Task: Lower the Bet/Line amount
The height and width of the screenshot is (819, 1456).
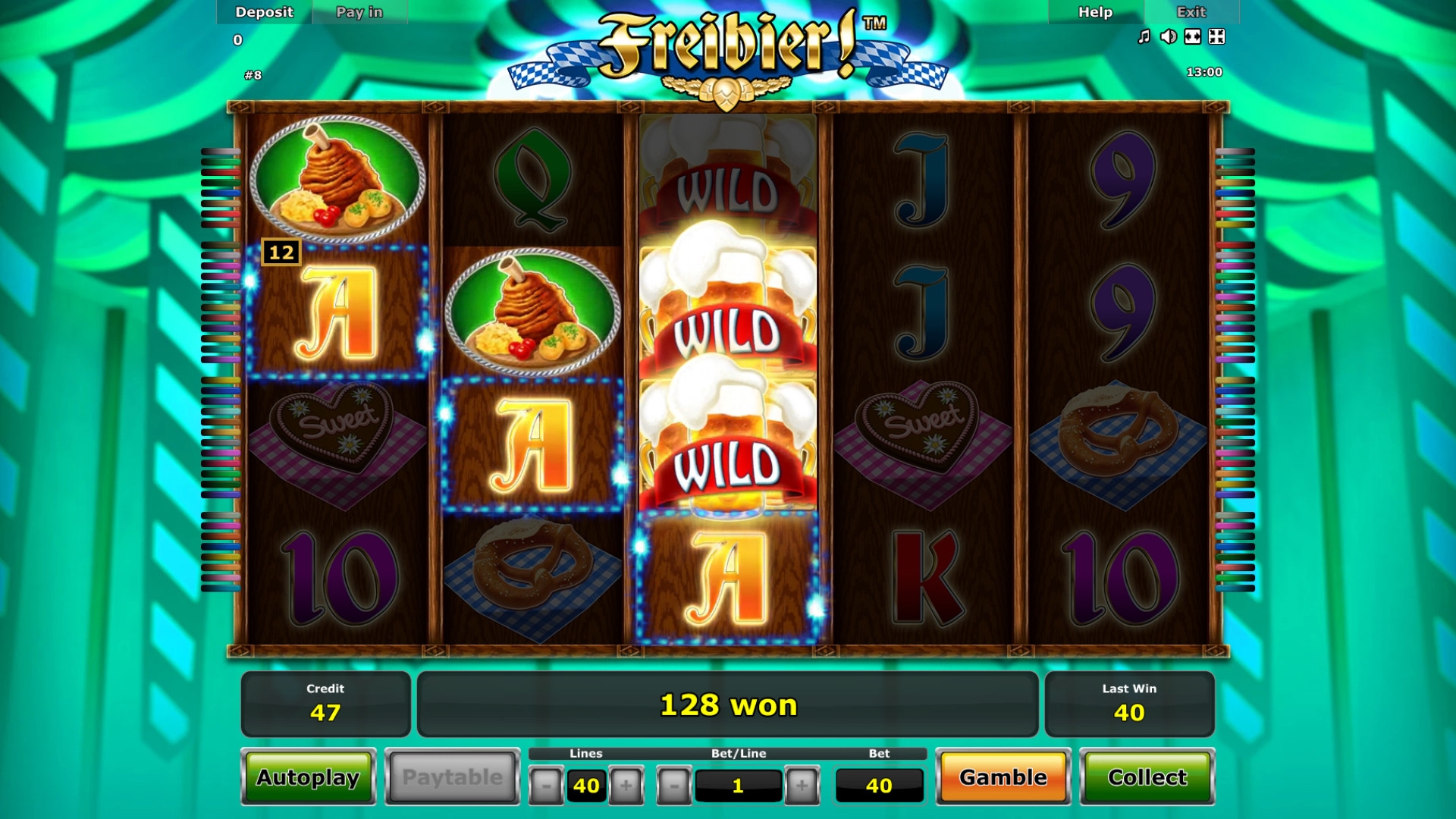Action: 674,786
